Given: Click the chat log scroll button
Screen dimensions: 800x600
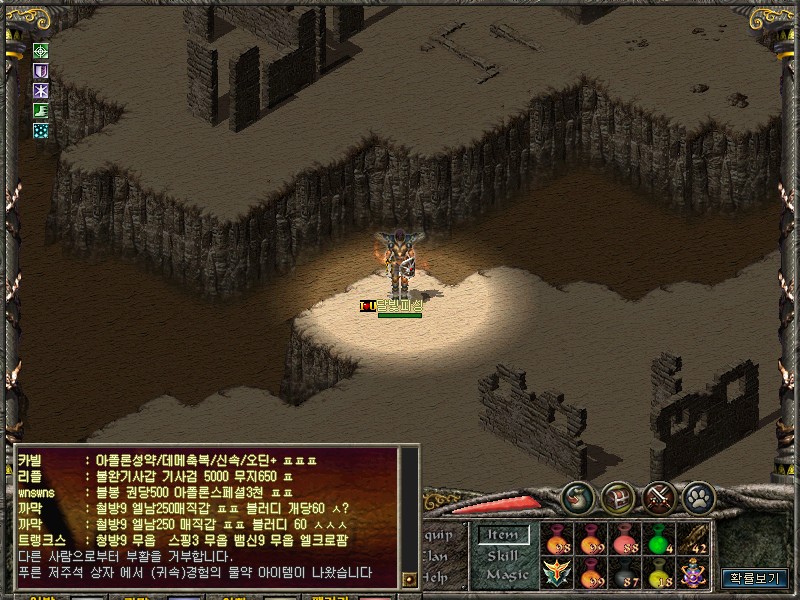Looking at the screenshot, I should click(408, 579).
